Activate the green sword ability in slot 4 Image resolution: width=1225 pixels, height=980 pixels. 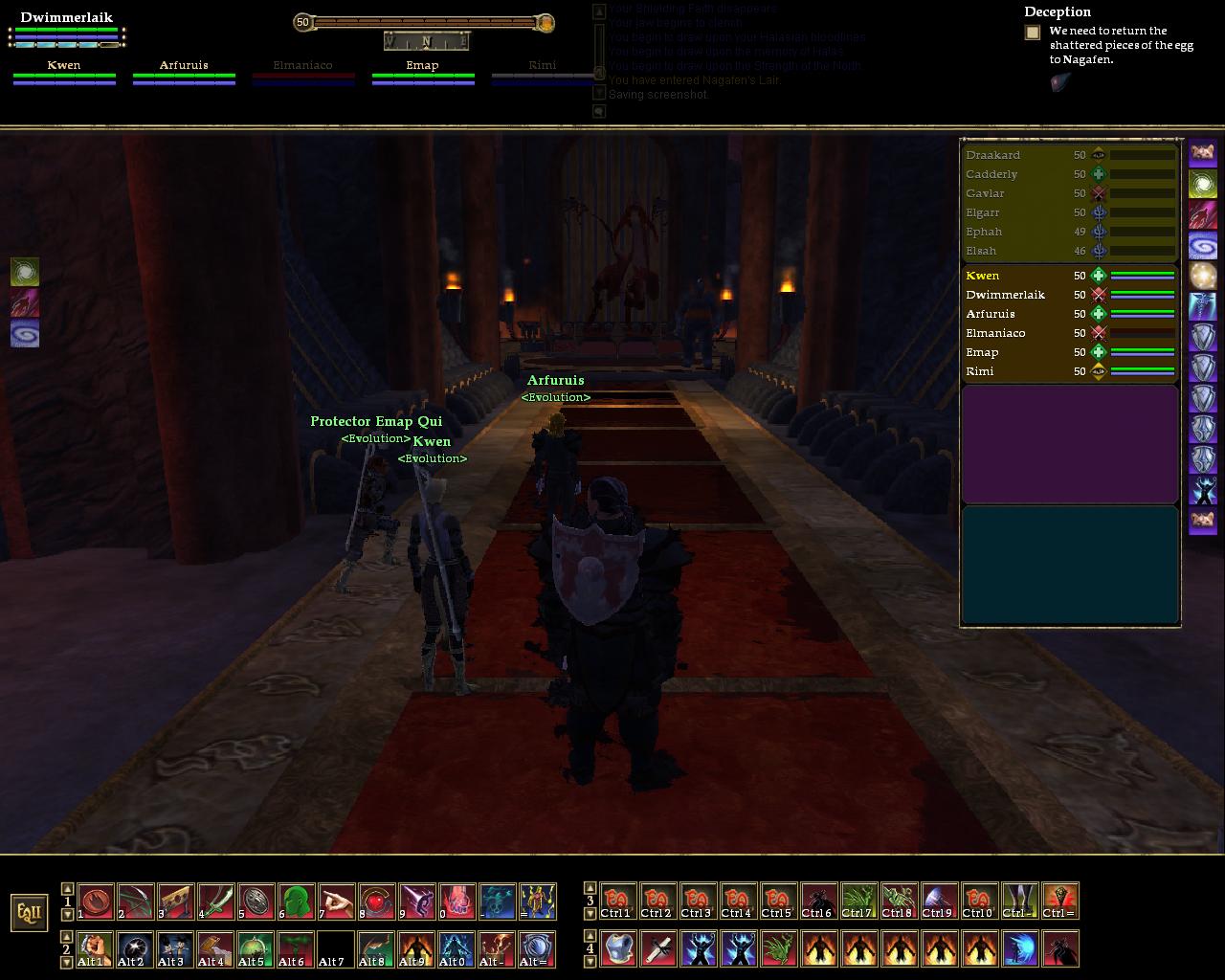(x=215, y=902)
